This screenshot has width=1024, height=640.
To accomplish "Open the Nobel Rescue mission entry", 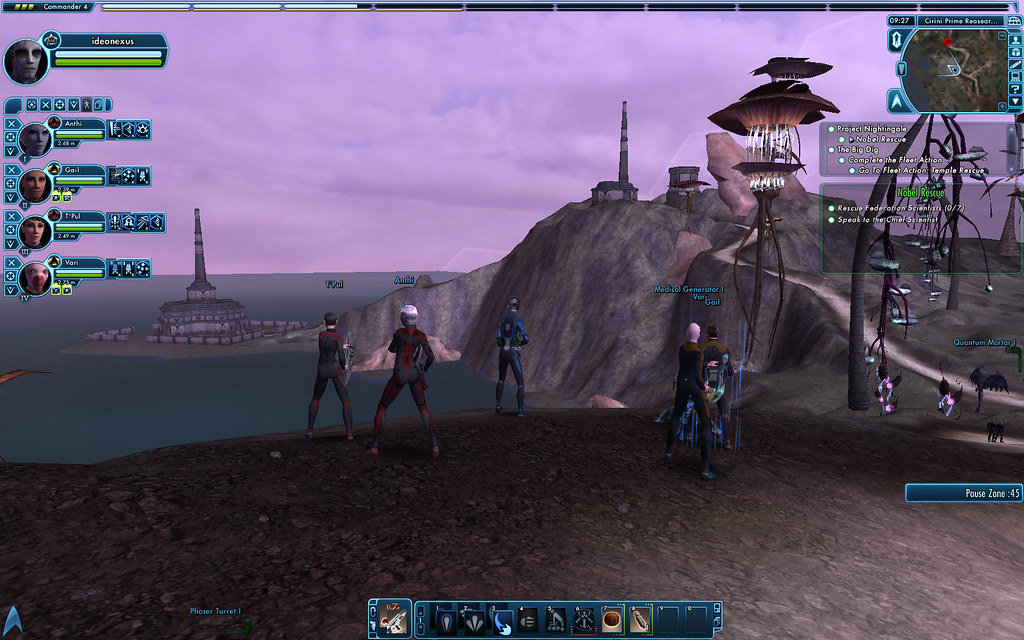I will coord(881,140).
